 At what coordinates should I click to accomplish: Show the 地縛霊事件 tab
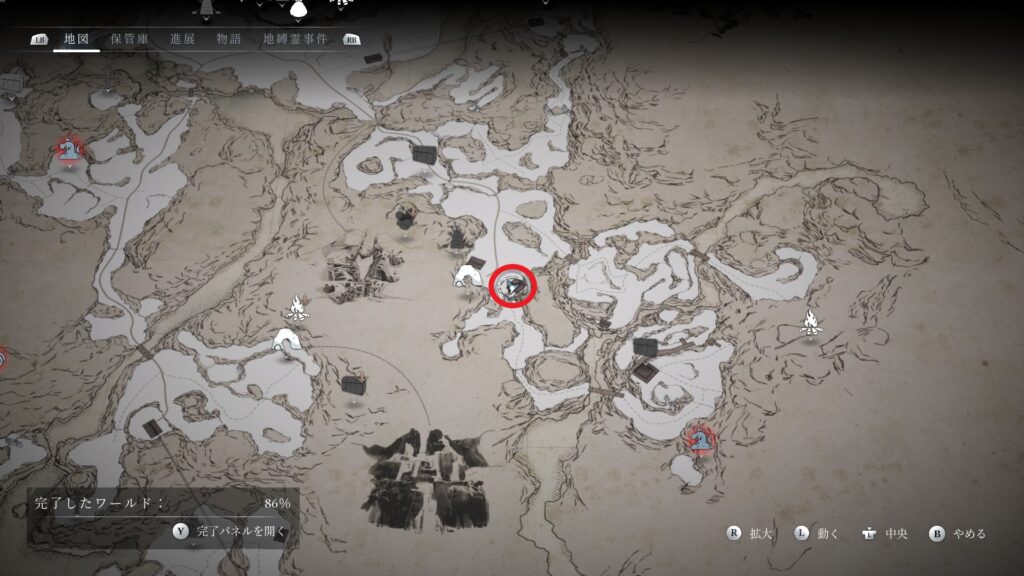point(295,39)
